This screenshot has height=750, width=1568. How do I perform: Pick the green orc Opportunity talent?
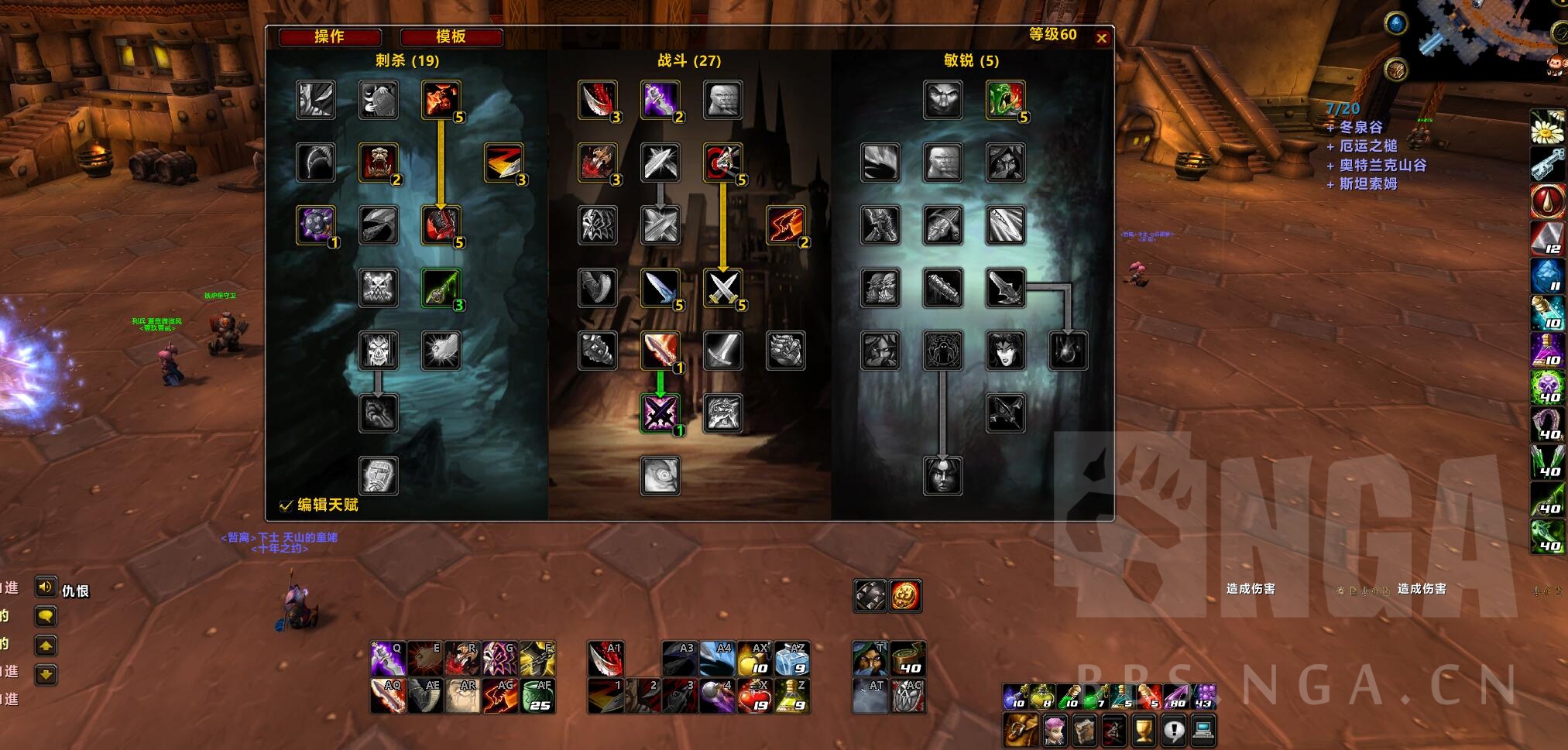tap(1005, 100)
